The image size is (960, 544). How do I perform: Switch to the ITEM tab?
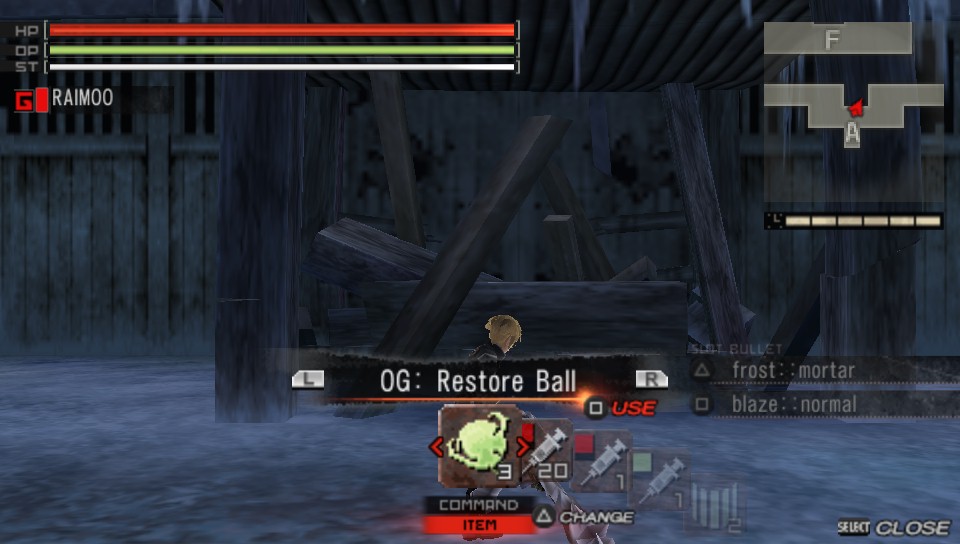471,524
